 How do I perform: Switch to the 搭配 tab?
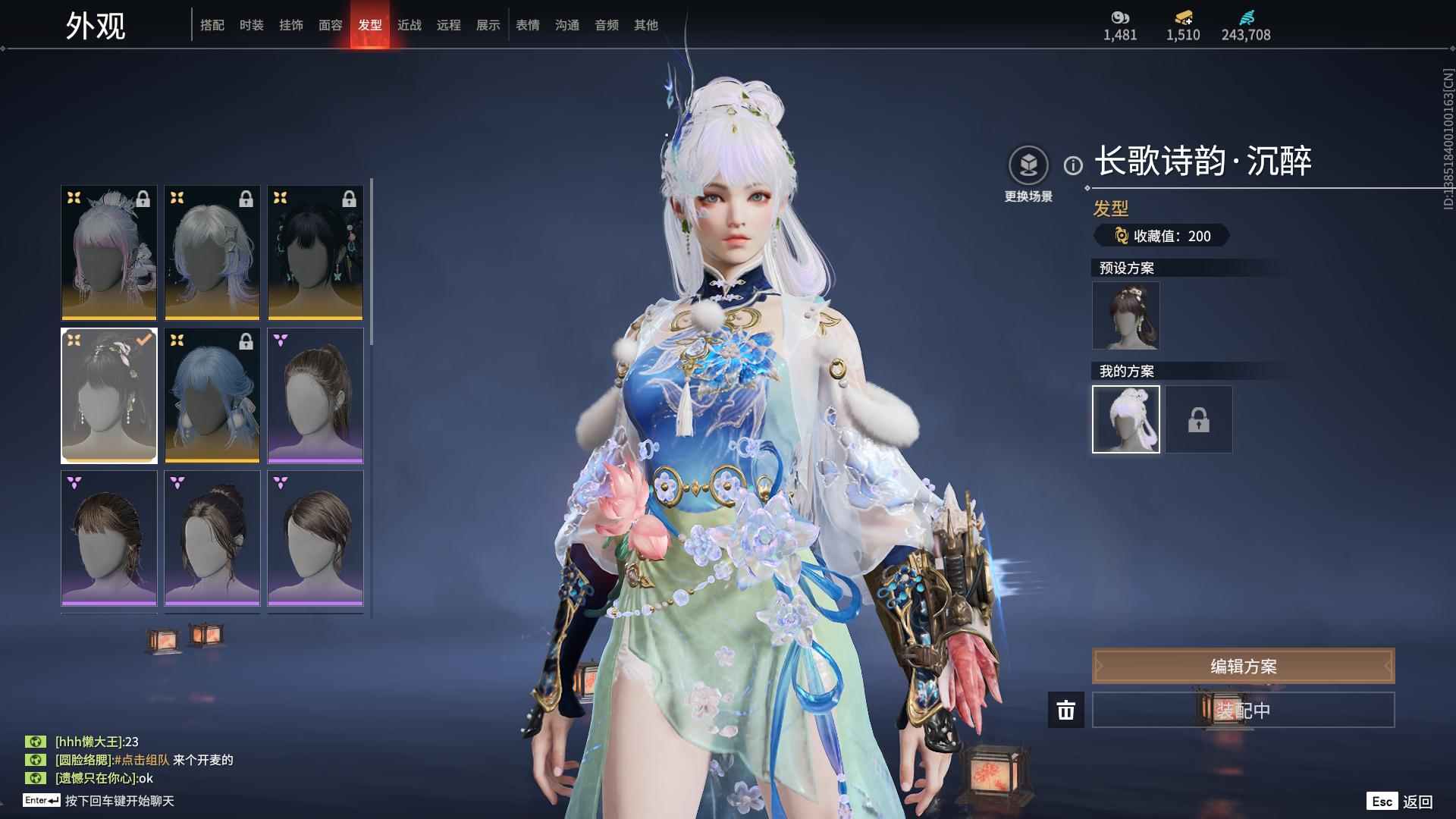click(x=212, y=25)
